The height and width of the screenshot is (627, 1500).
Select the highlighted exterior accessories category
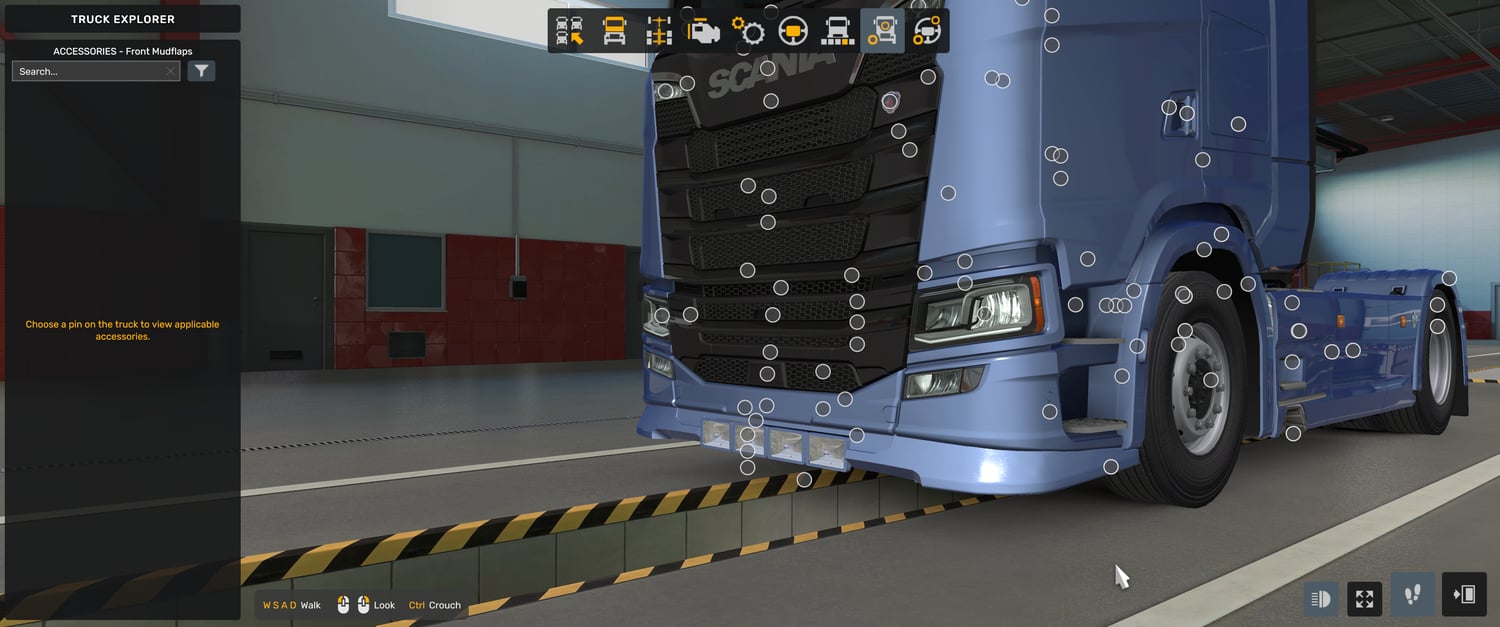pyautogui.click(x=882, y=31)
